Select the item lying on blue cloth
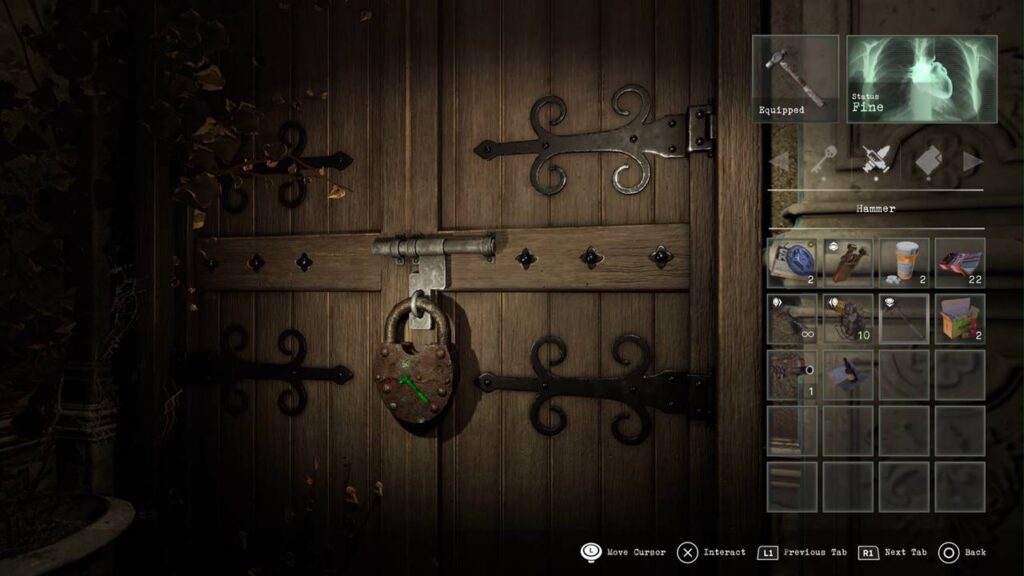This screenshot has width=1024, height=576. (848, 374)
